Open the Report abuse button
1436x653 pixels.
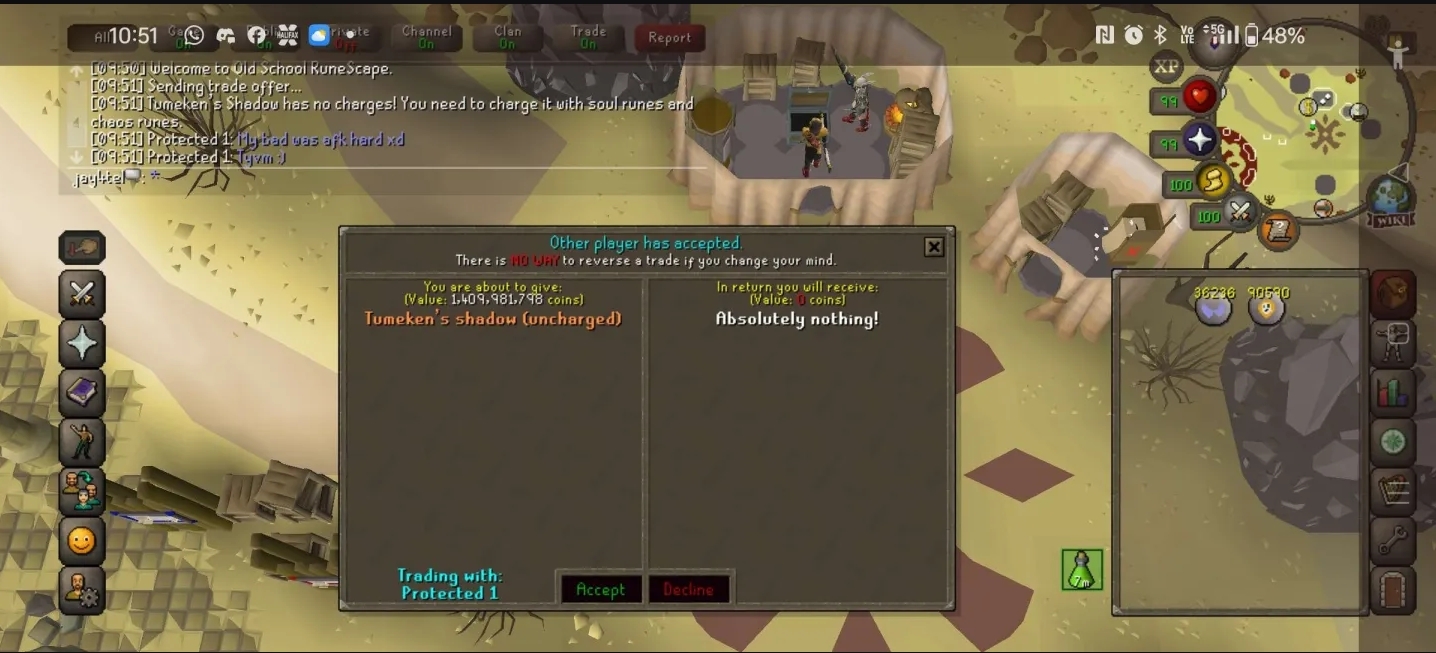pos(669,38)
